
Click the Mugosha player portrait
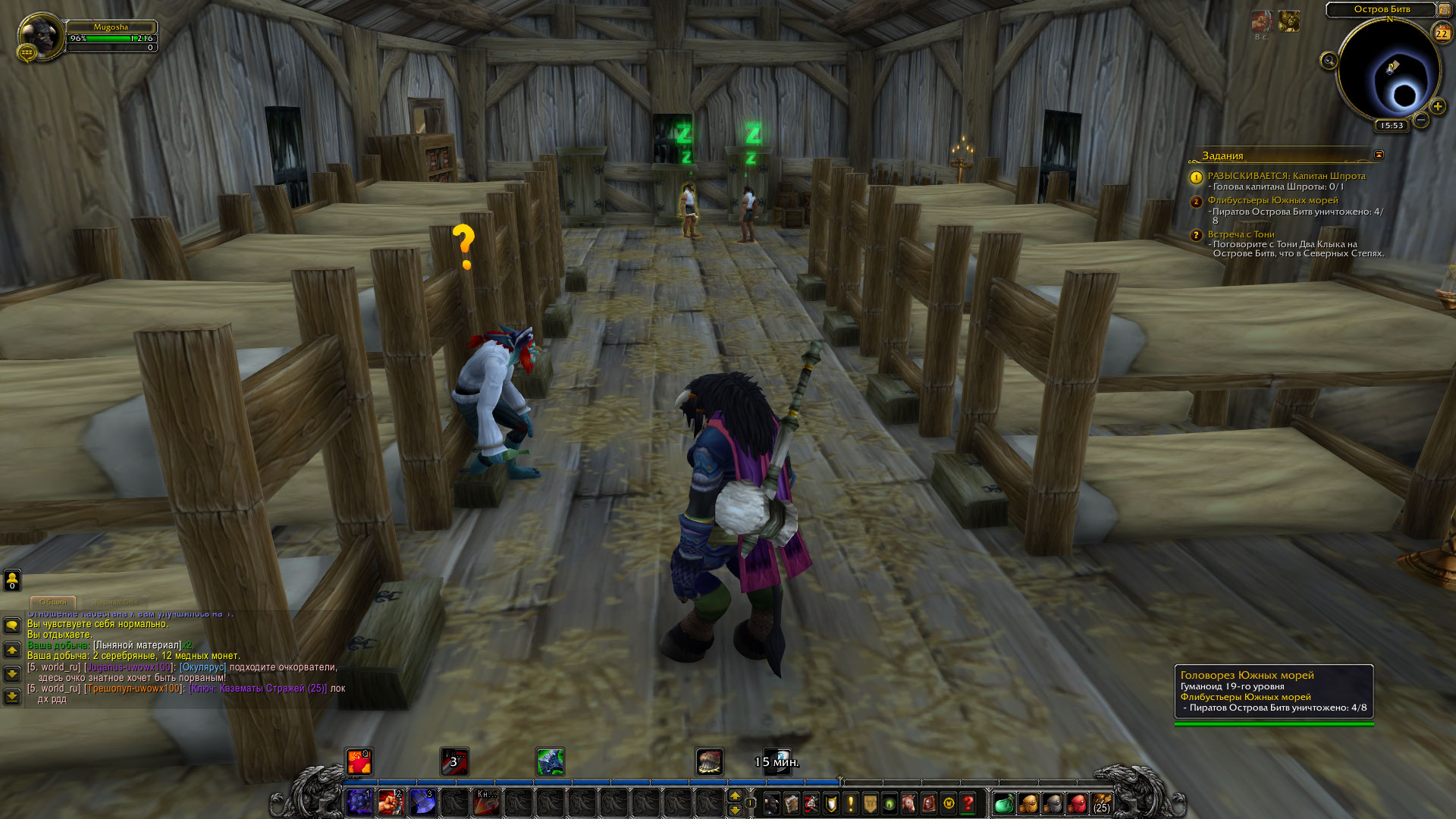(39, 35)
